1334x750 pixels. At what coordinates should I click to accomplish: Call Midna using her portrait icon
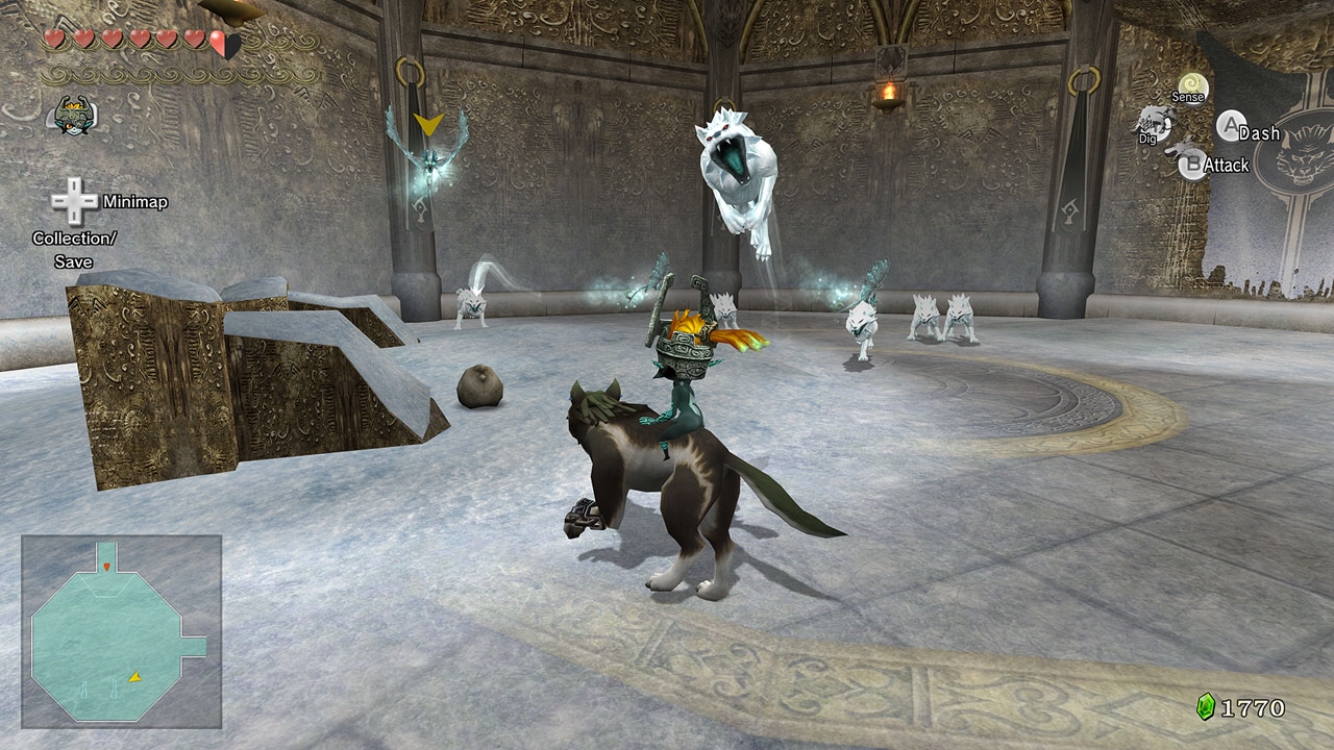pos(70,116)
